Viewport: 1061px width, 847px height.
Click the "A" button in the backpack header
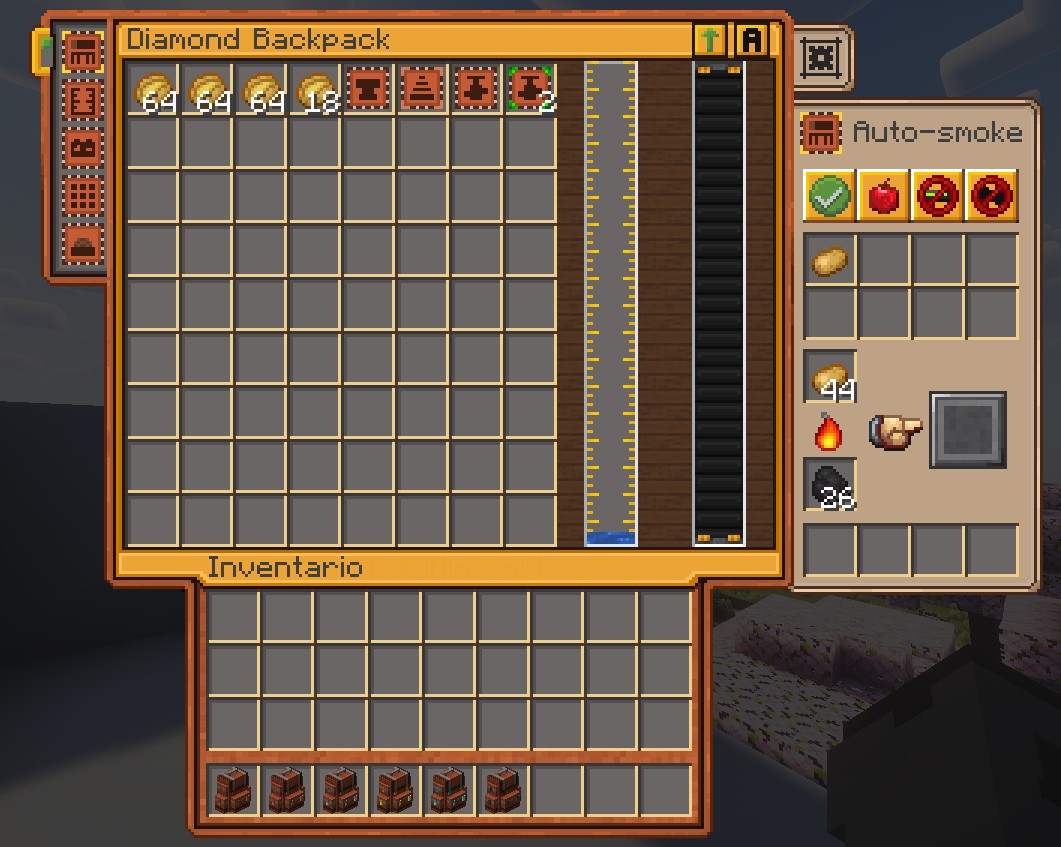[x=751, y=41]
